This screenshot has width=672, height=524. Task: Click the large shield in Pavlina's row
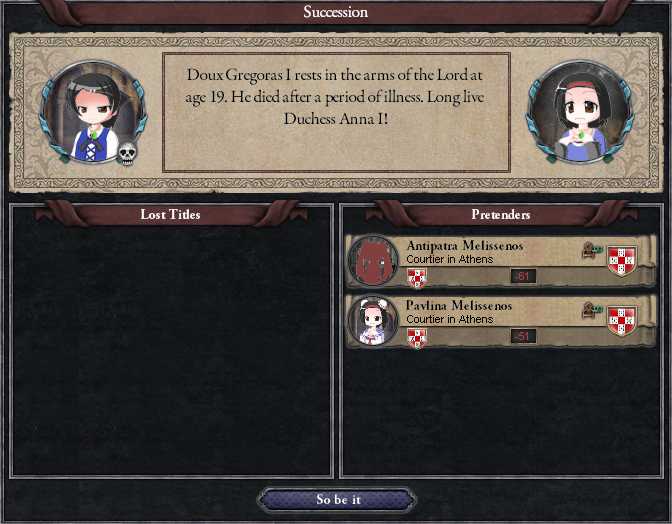tap(621, 320)
